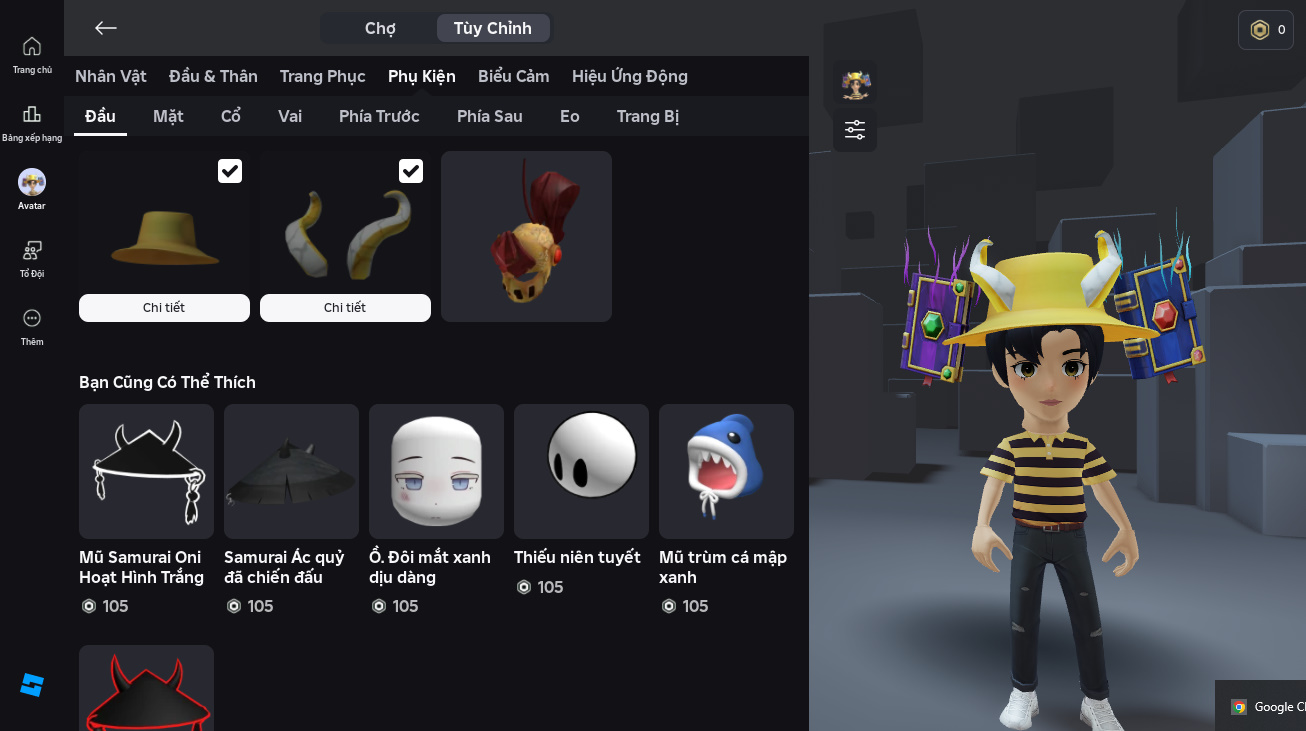
Task: Select the red-plumed golden helmet item
Action: (526, 236)
